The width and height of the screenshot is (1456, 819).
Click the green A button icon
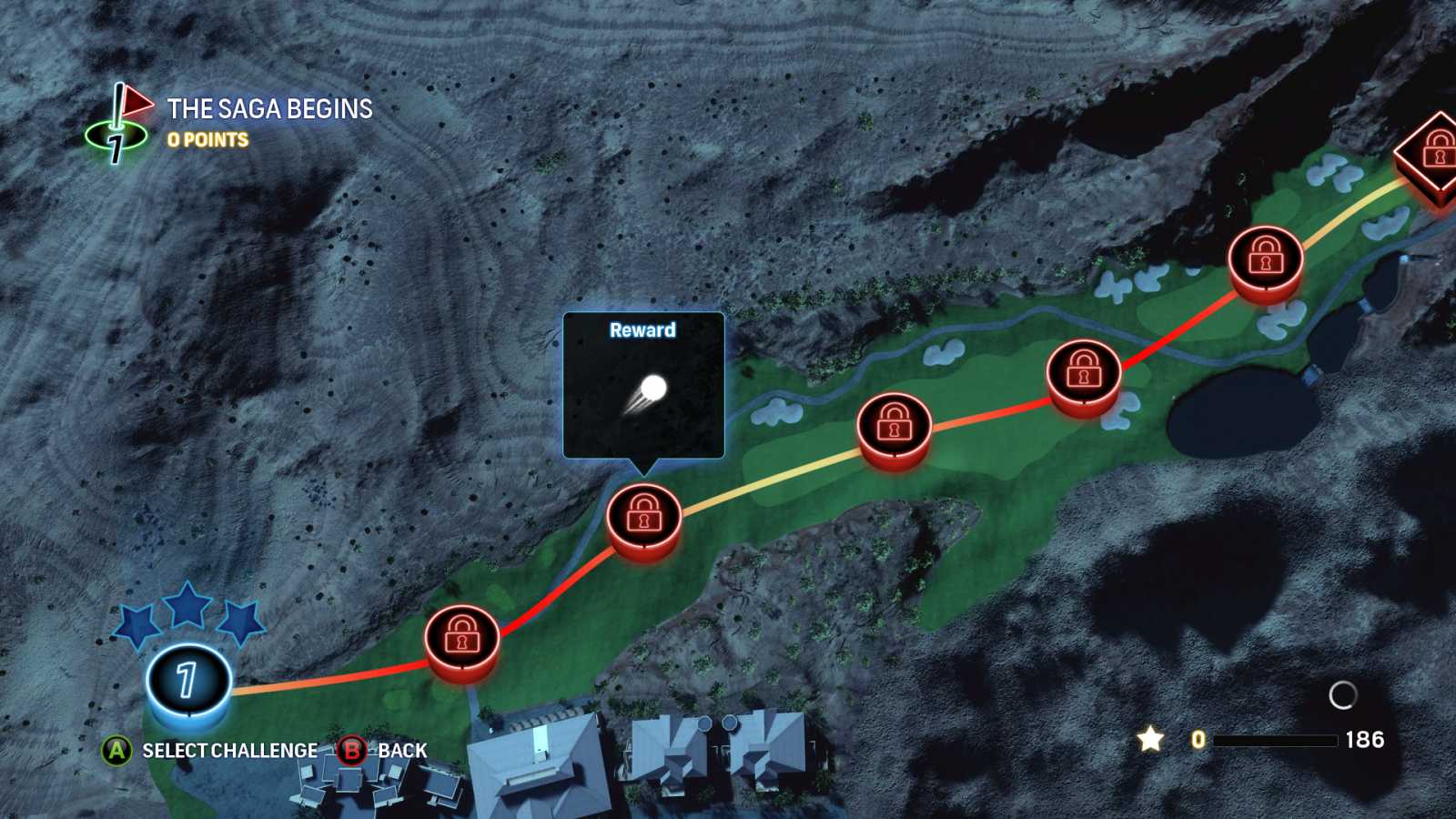[x=116, y=751]
